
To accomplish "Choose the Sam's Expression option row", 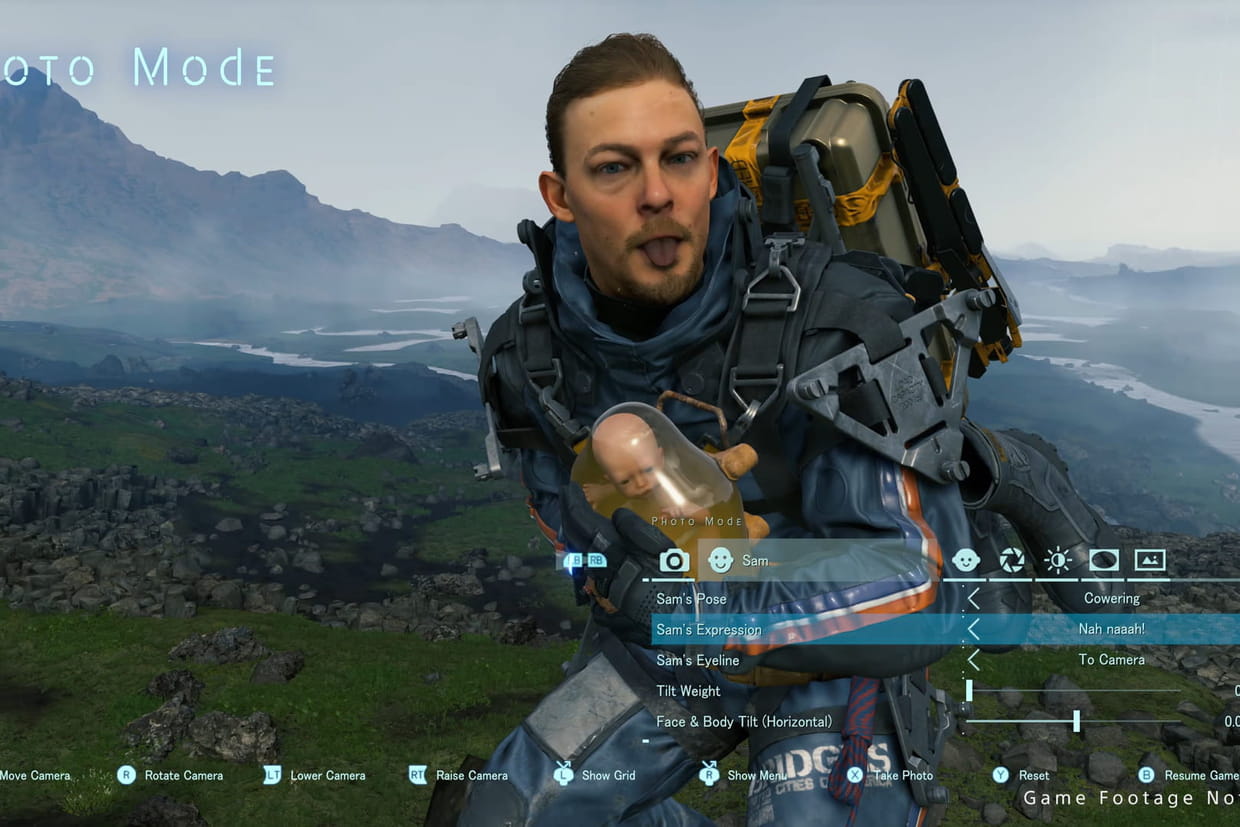I will [708, 630].
